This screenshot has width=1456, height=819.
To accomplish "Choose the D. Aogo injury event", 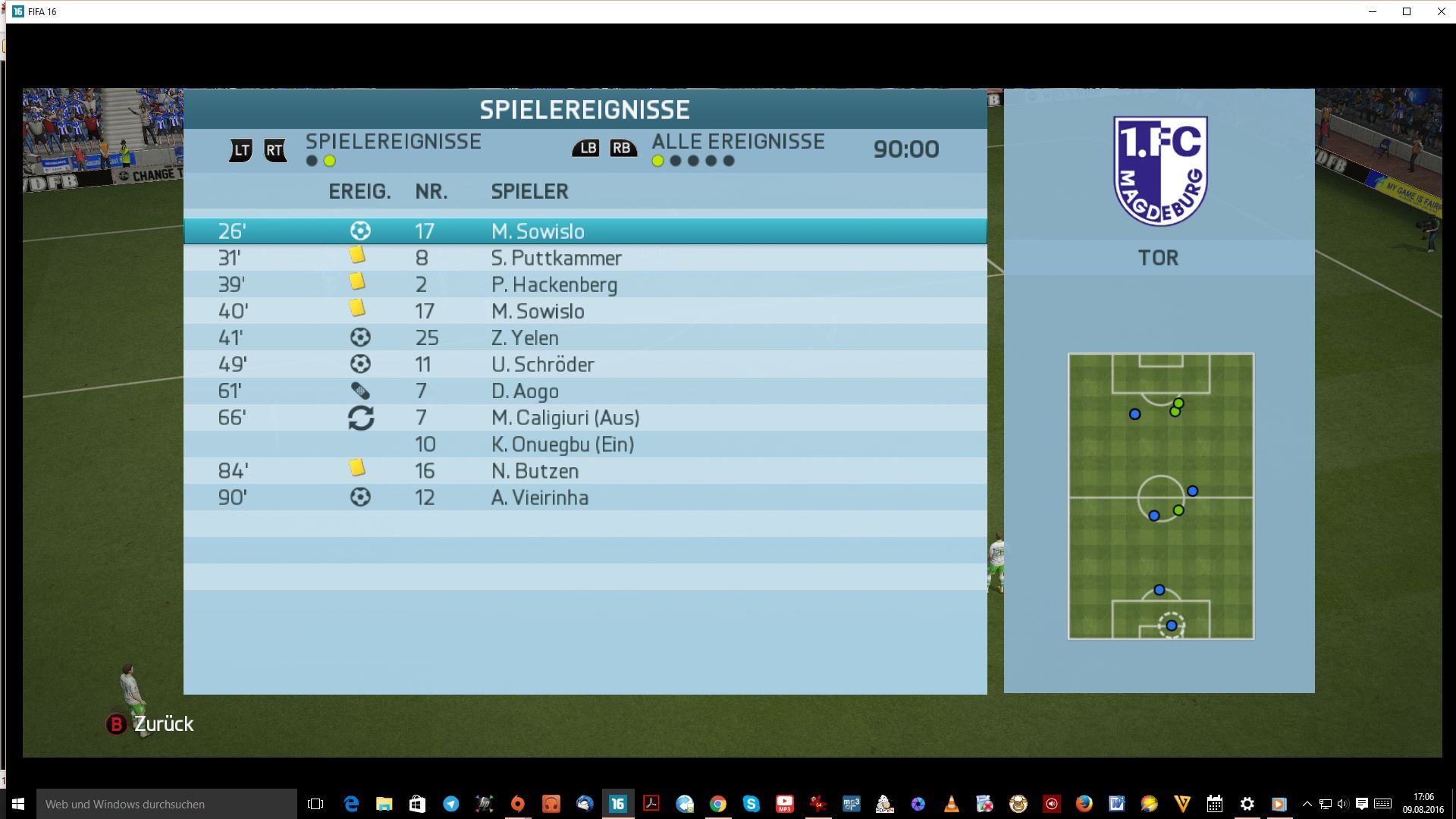I will 585,391.
